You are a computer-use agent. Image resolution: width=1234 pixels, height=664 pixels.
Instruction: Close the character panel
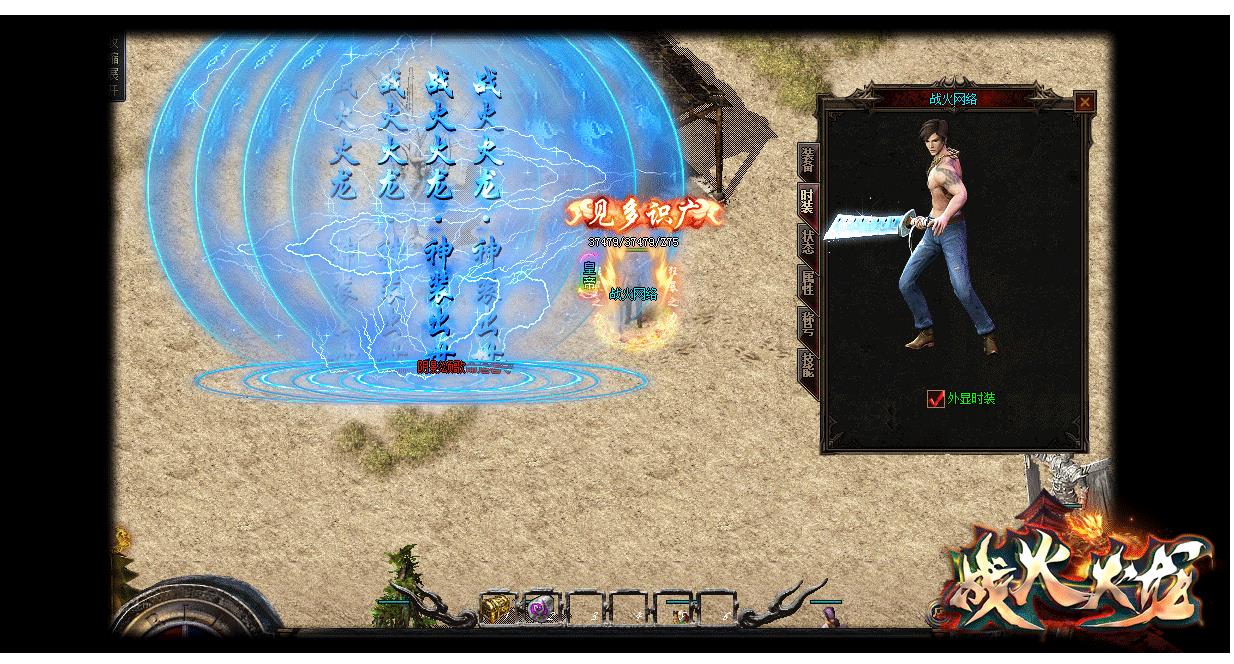[1084, 102]
